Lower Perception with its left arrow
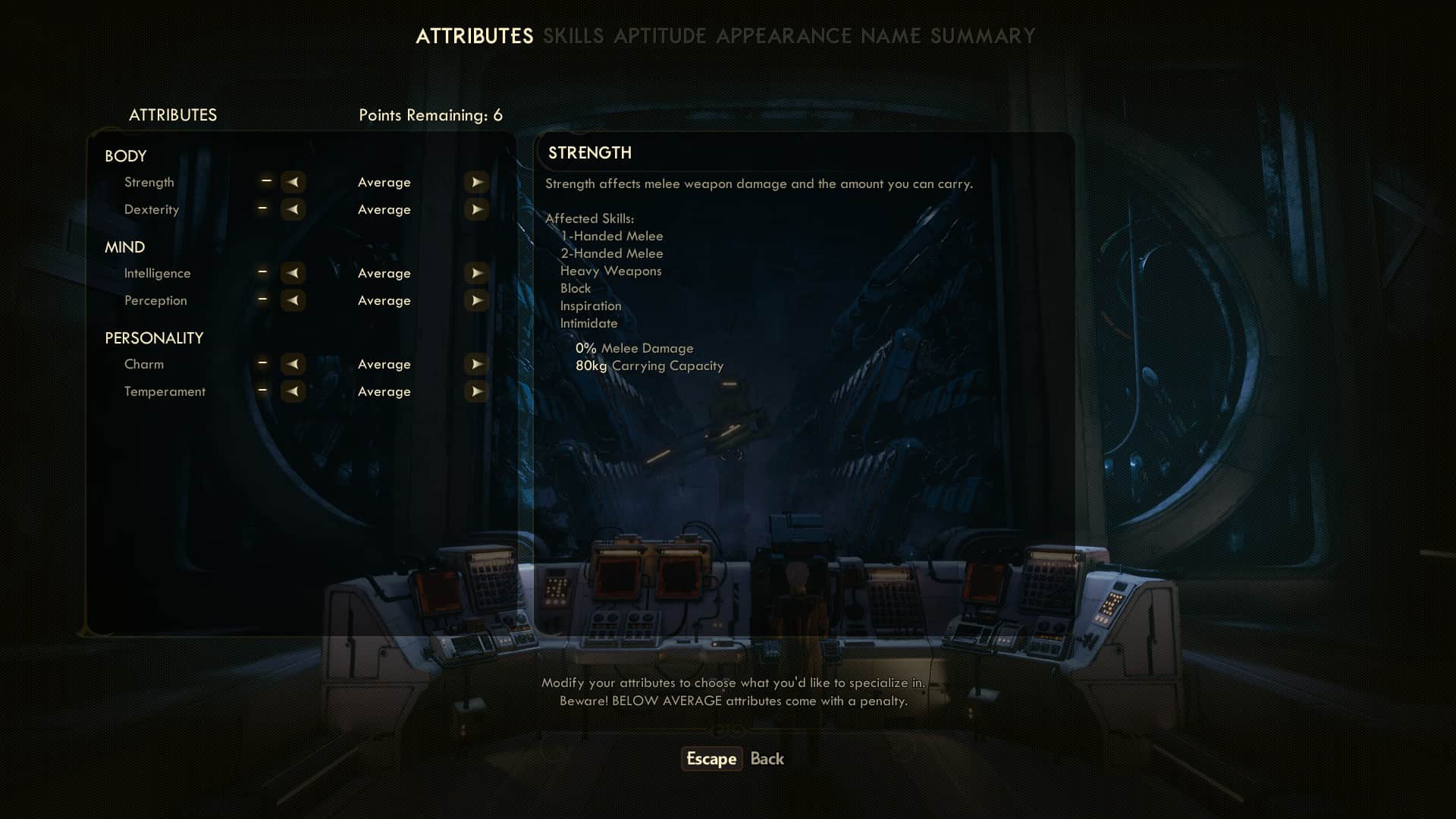 (x=293, y=300)
